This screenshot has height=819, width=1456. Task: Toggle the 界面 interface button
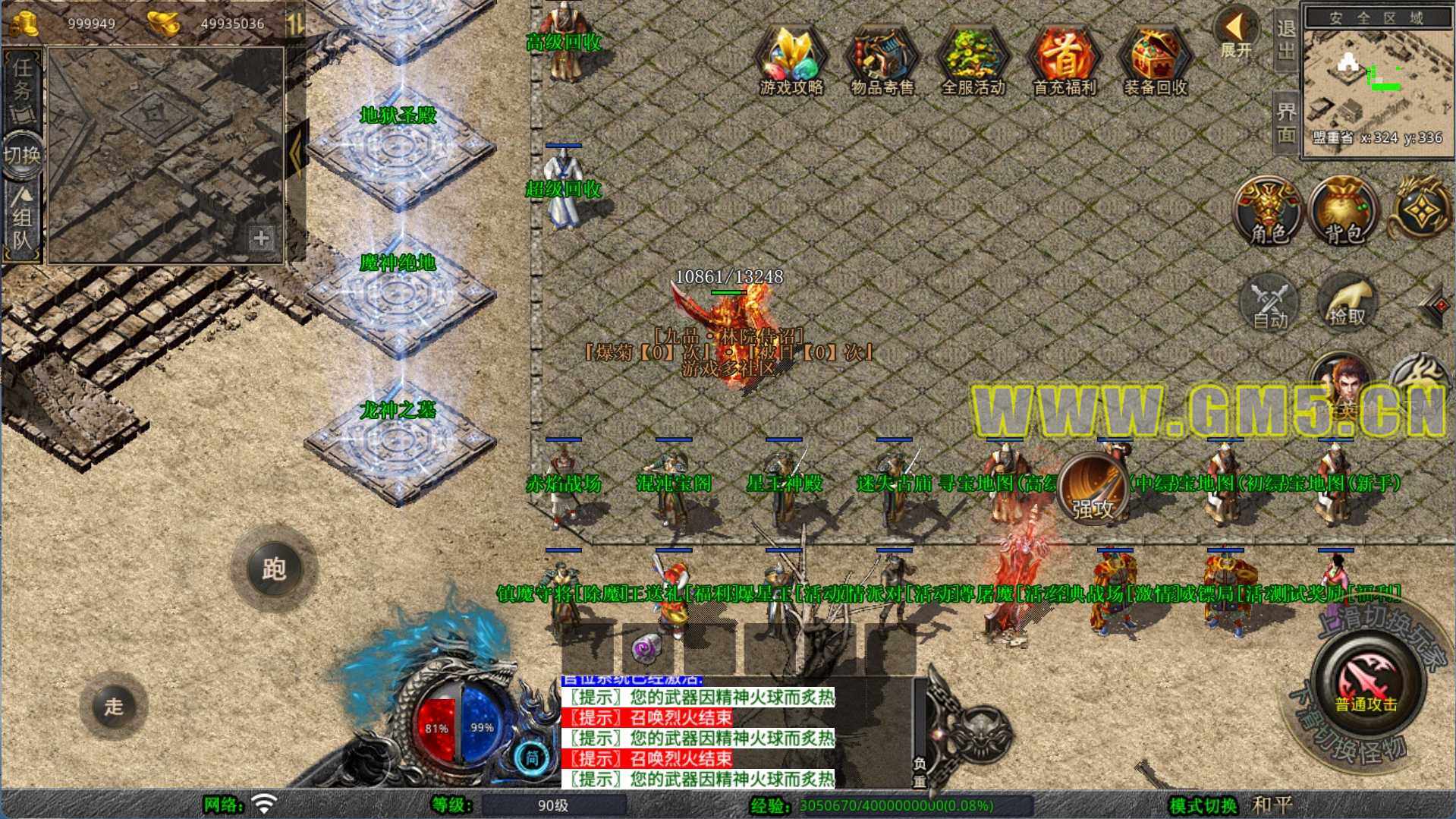[1286, 123]
